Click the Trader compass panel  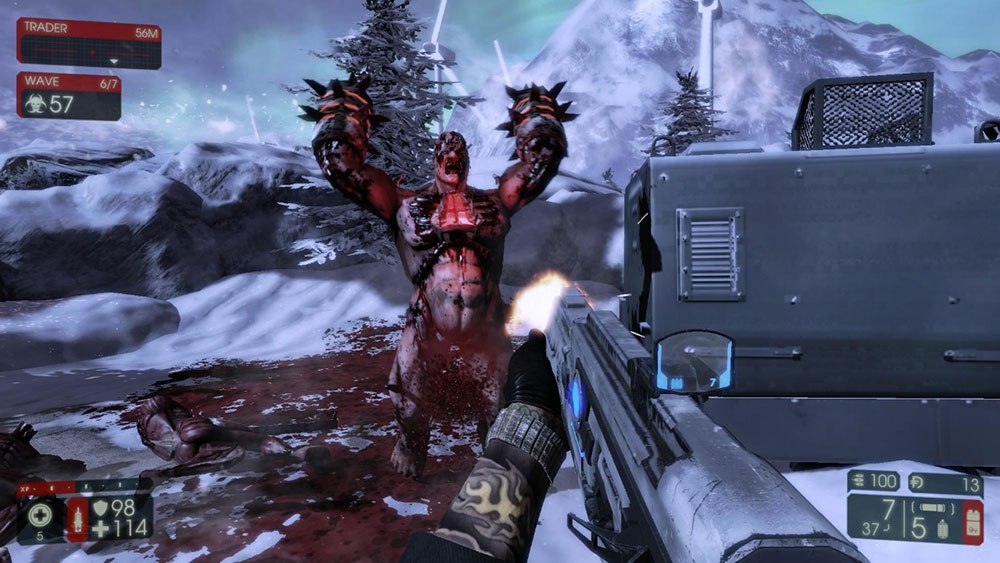[x=88, y=44]
